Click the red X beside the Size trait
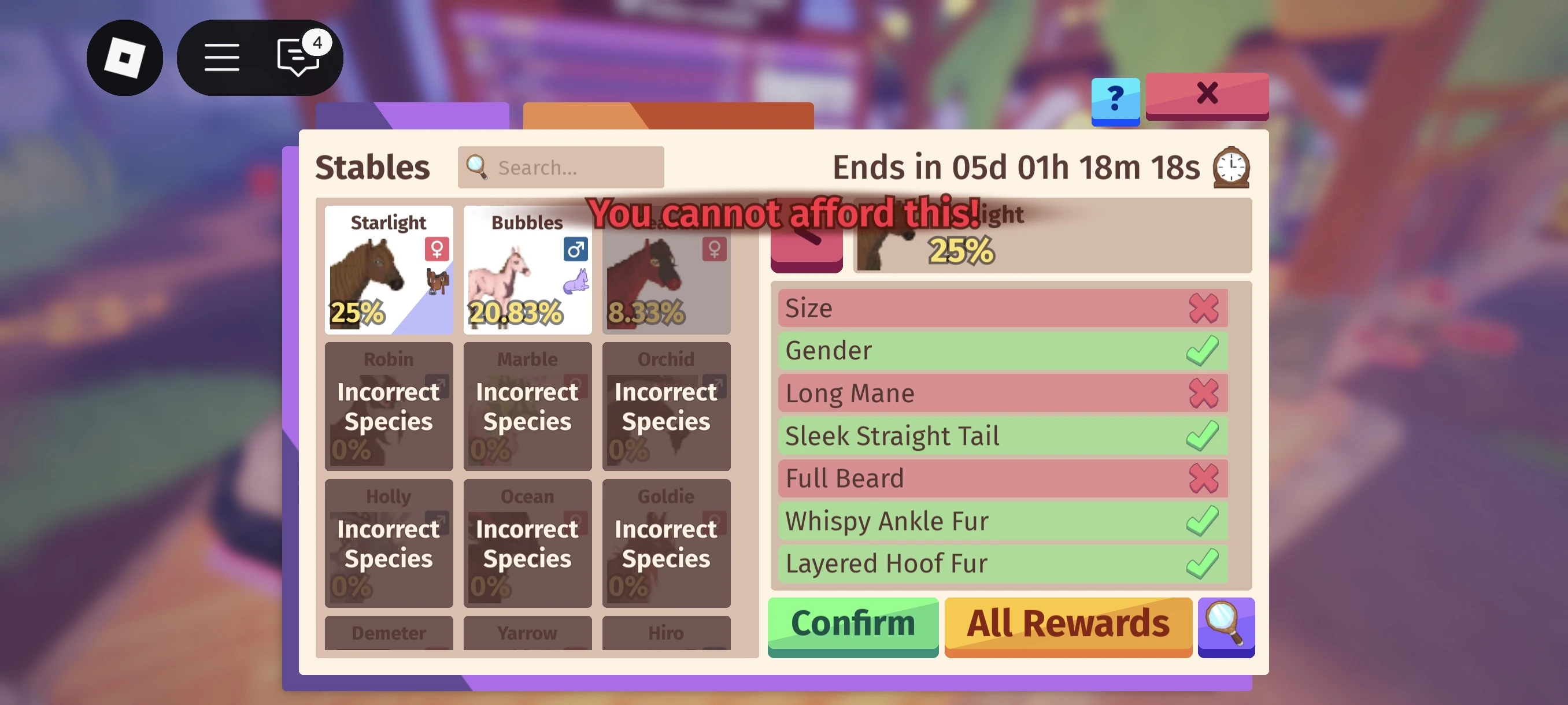The width and height of the screenshot is (1568, 705). pyautogui.click(x=1204, y=308)
